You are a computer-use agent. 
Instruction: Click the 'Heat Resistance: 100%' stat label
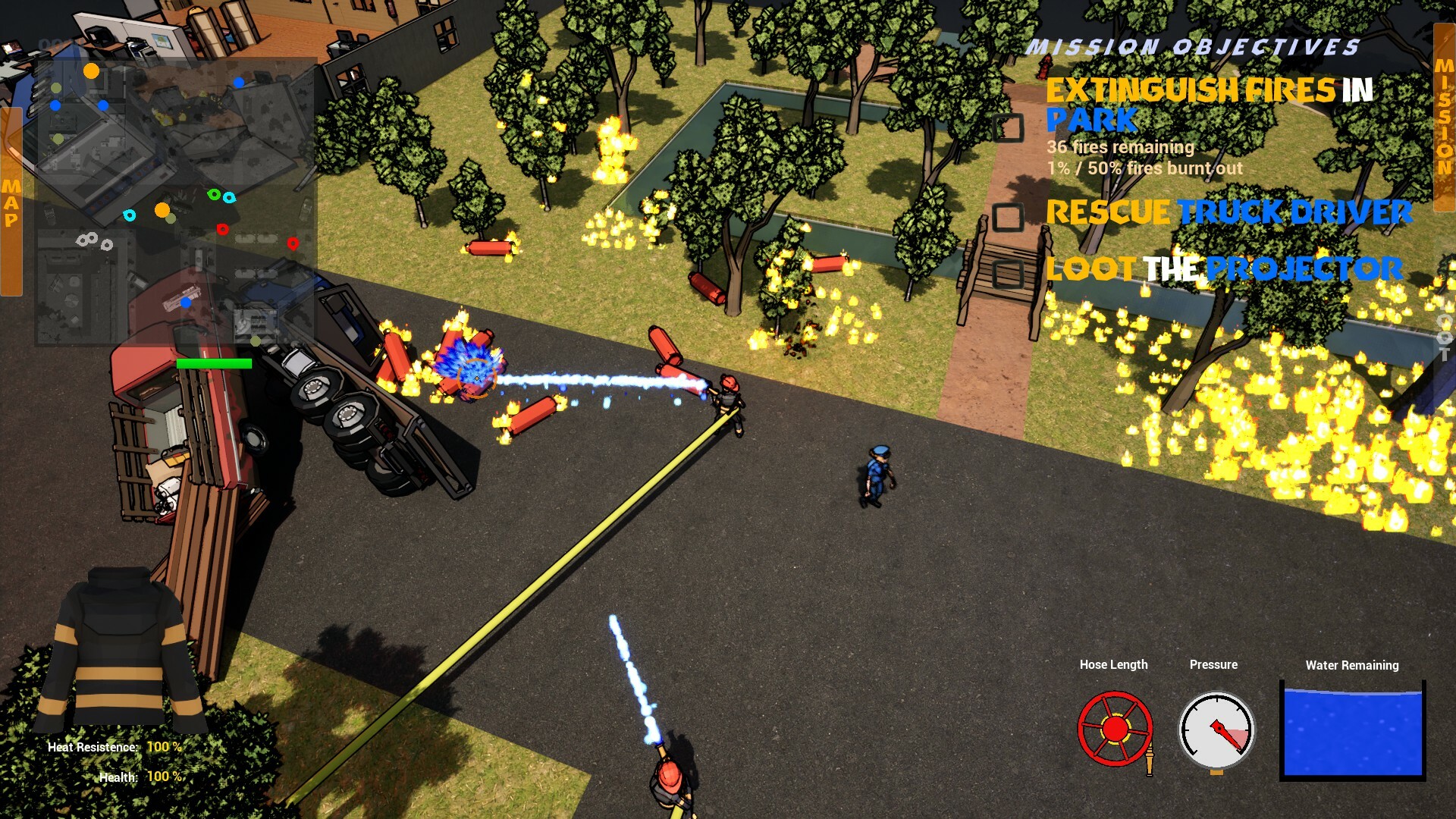point(114,747)
